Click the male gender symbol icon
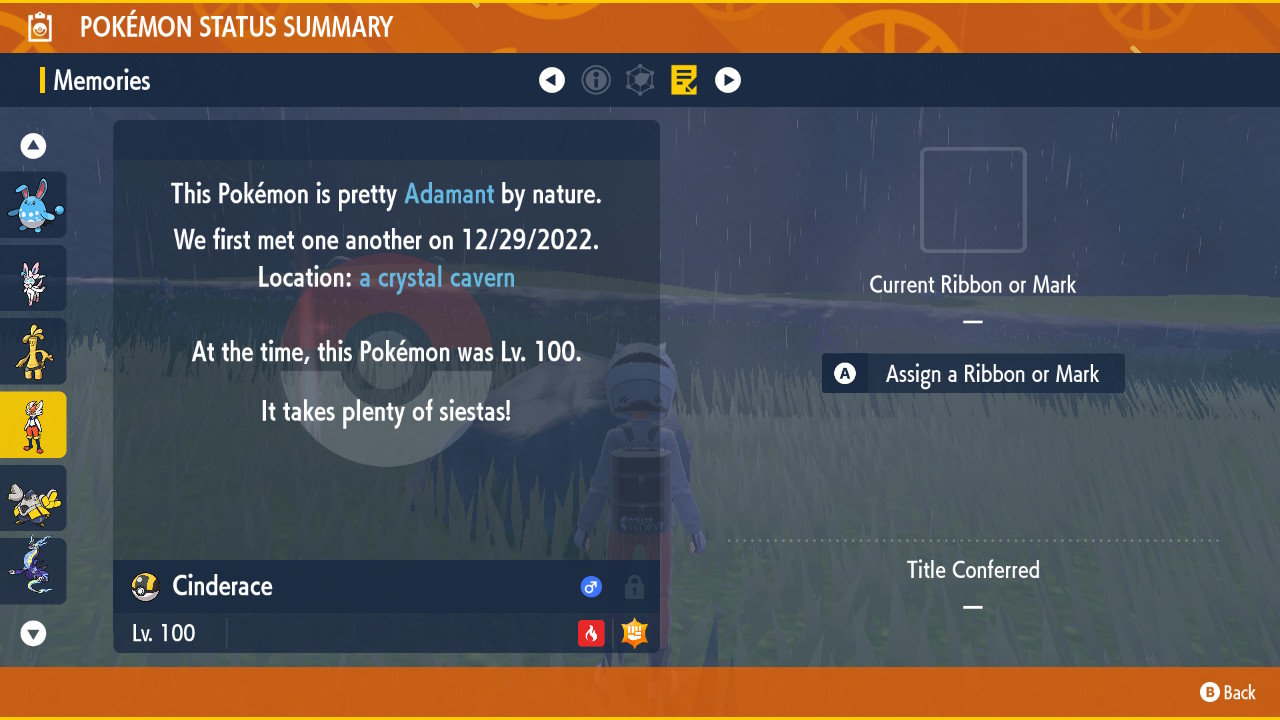This screenshot has height=720, width=1280. point(591,587)
